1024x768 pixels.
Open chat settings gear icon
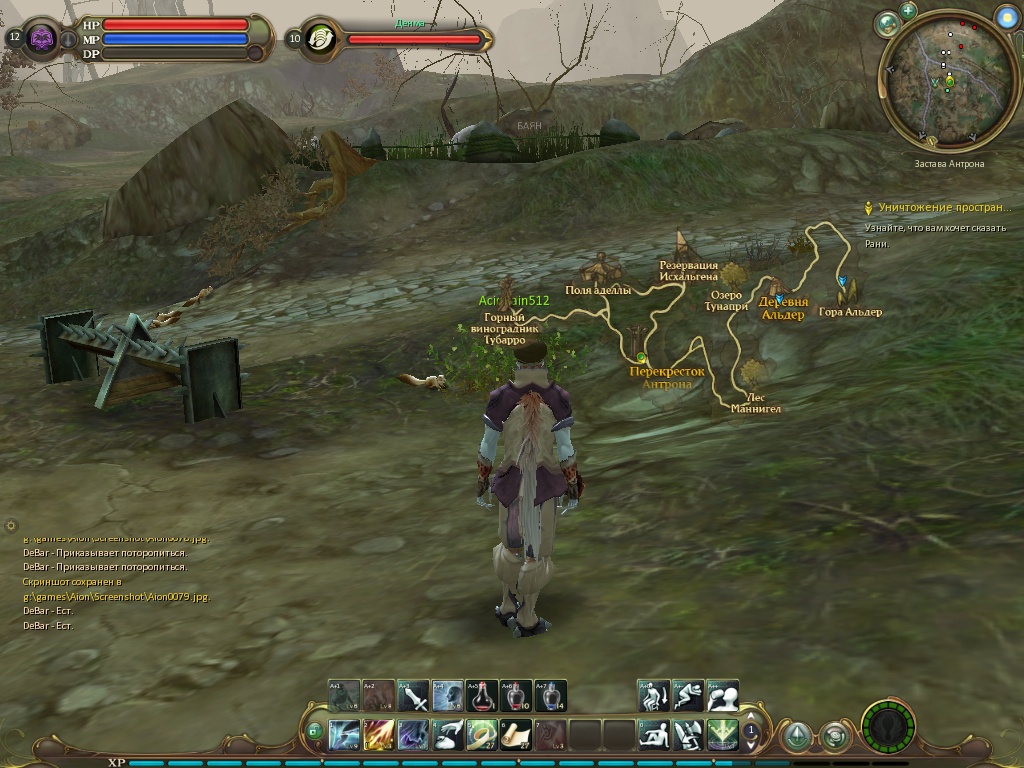[11, 525]
